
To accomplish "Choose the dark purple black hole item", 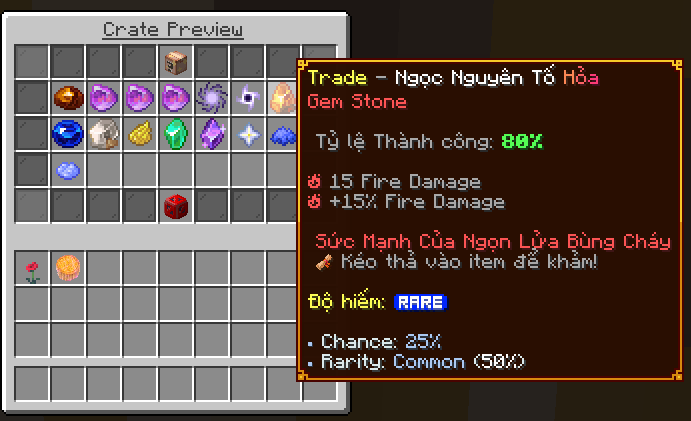I will point(248,98).
